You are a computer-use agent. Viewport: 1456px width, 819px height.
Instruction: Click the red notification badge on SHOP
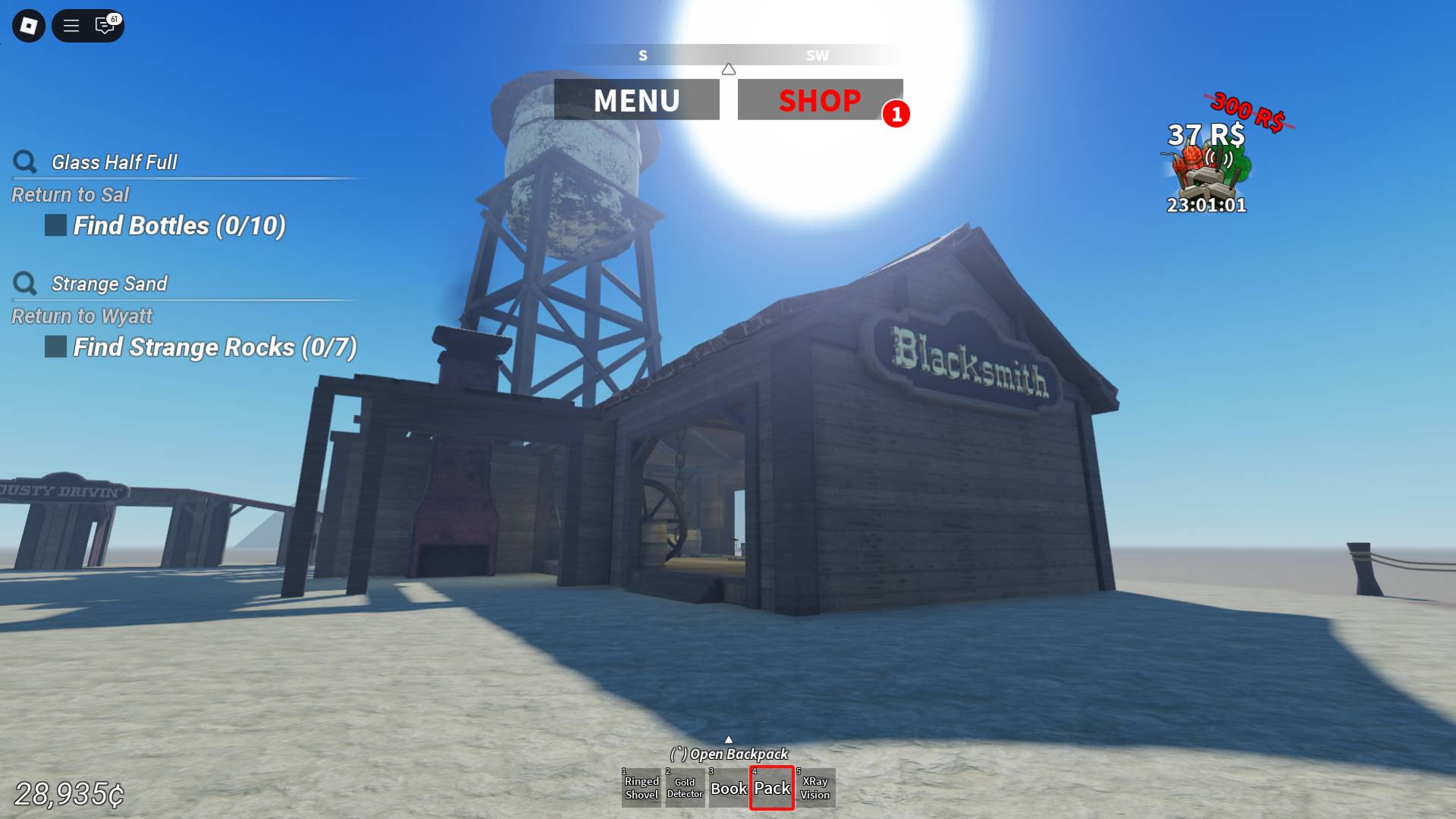tap(897, 115)
